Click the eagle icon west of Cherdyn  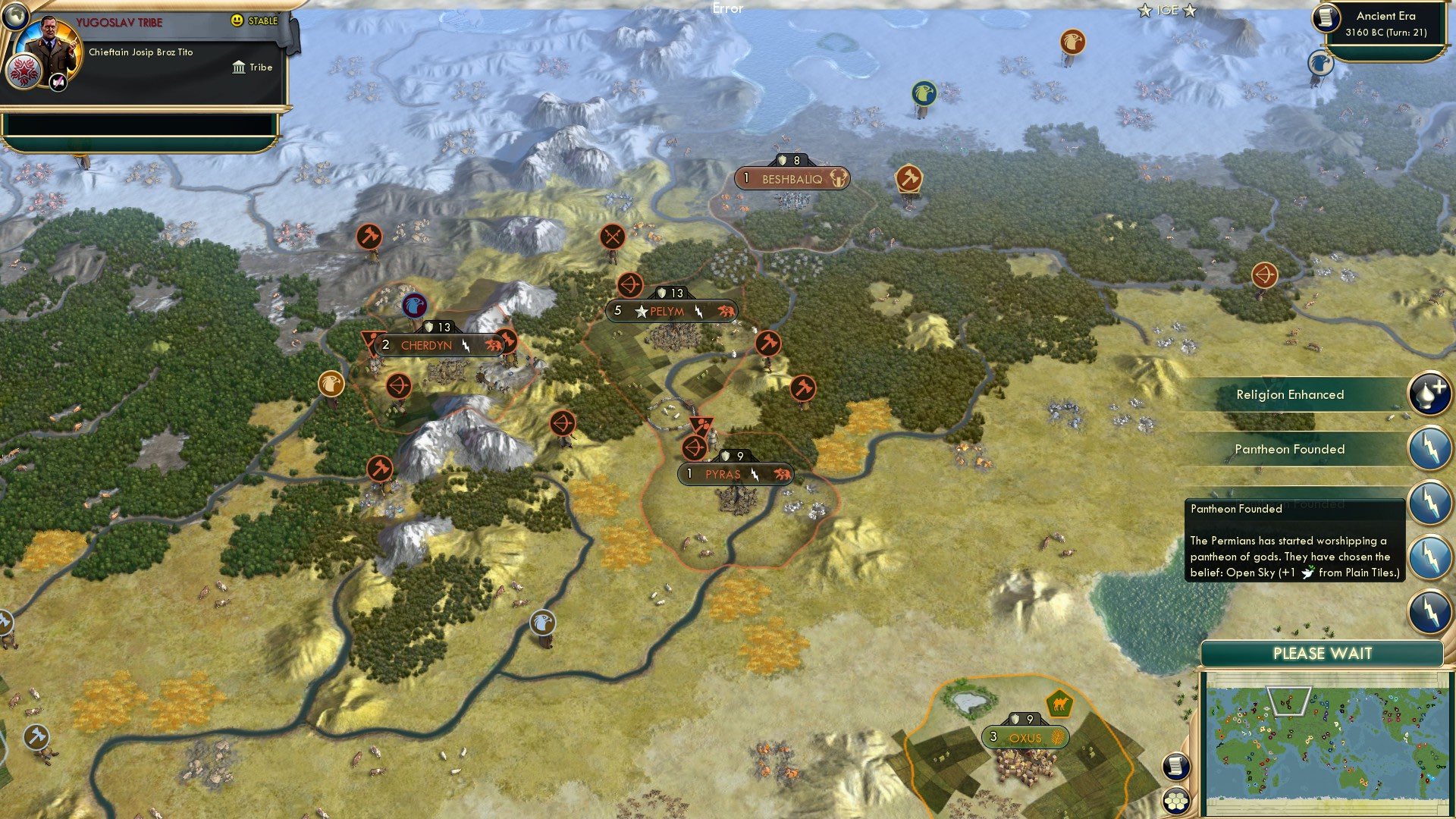331,385
